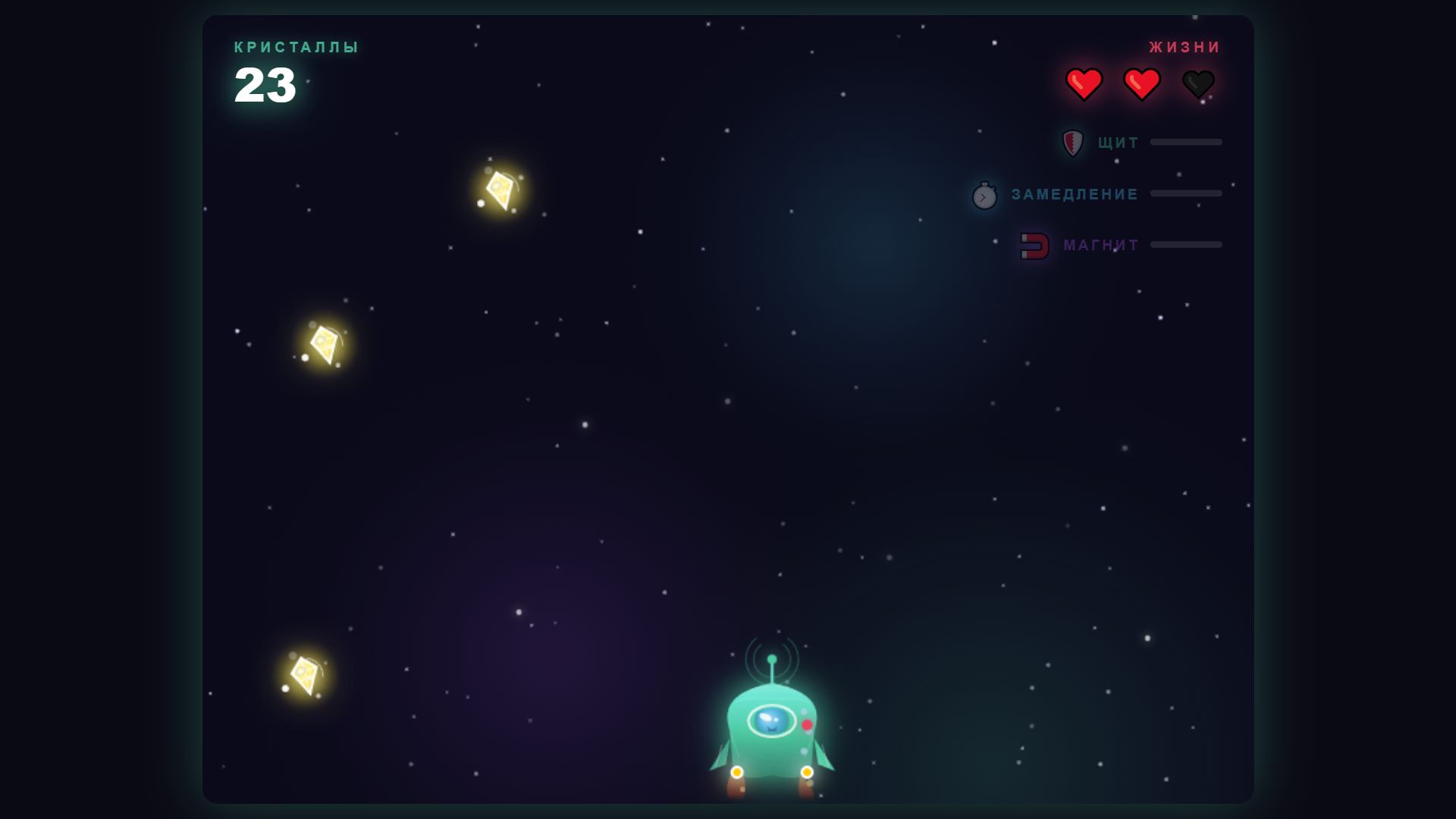The image size is (1456, 819).
Task: Click the first red heart under ЖИЗНИ
Action: point(1084,83)
